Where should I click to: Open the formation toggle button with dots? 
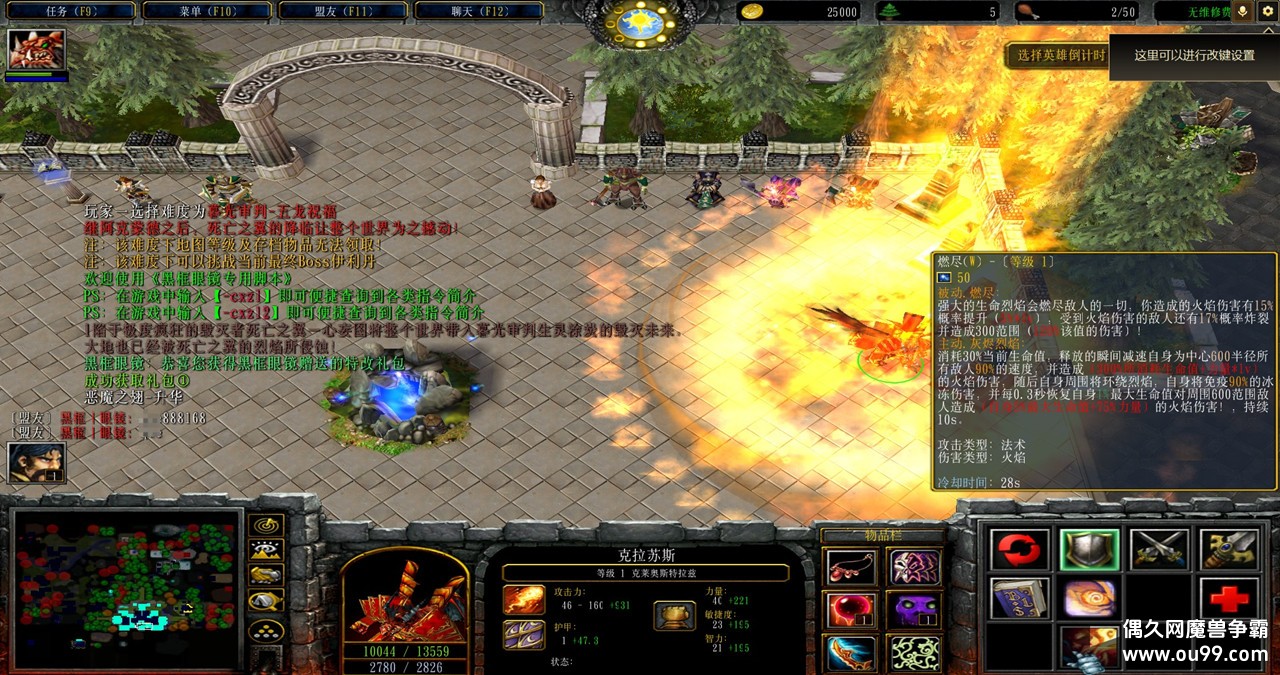(266, 630)
